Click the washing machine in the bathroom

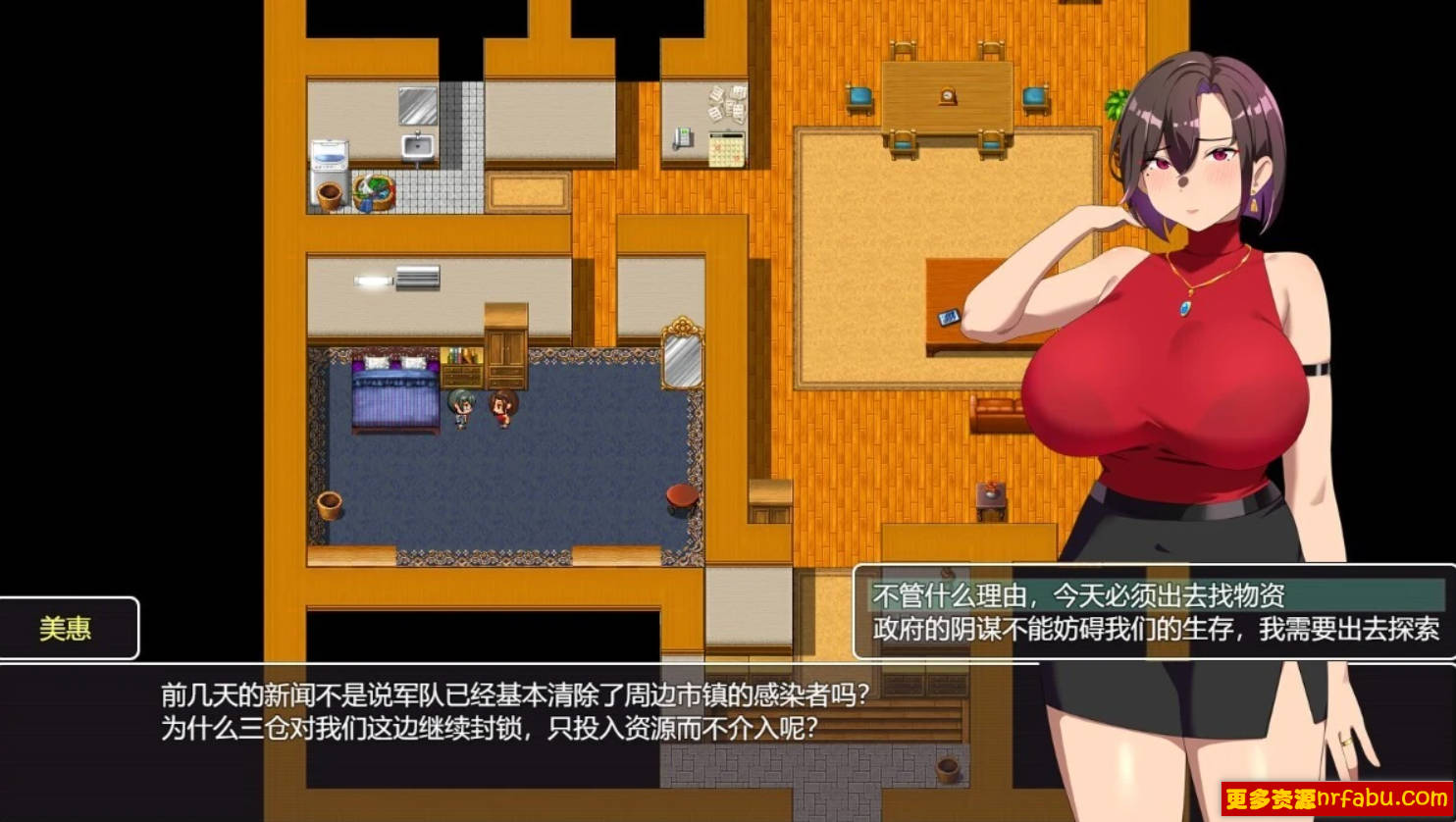332,157
